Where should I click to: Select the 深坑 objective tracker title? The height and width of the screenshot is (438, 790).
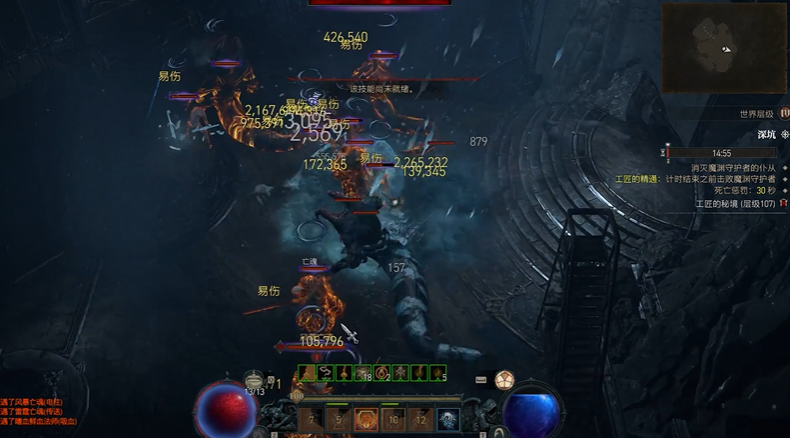(x=766, y=134)
